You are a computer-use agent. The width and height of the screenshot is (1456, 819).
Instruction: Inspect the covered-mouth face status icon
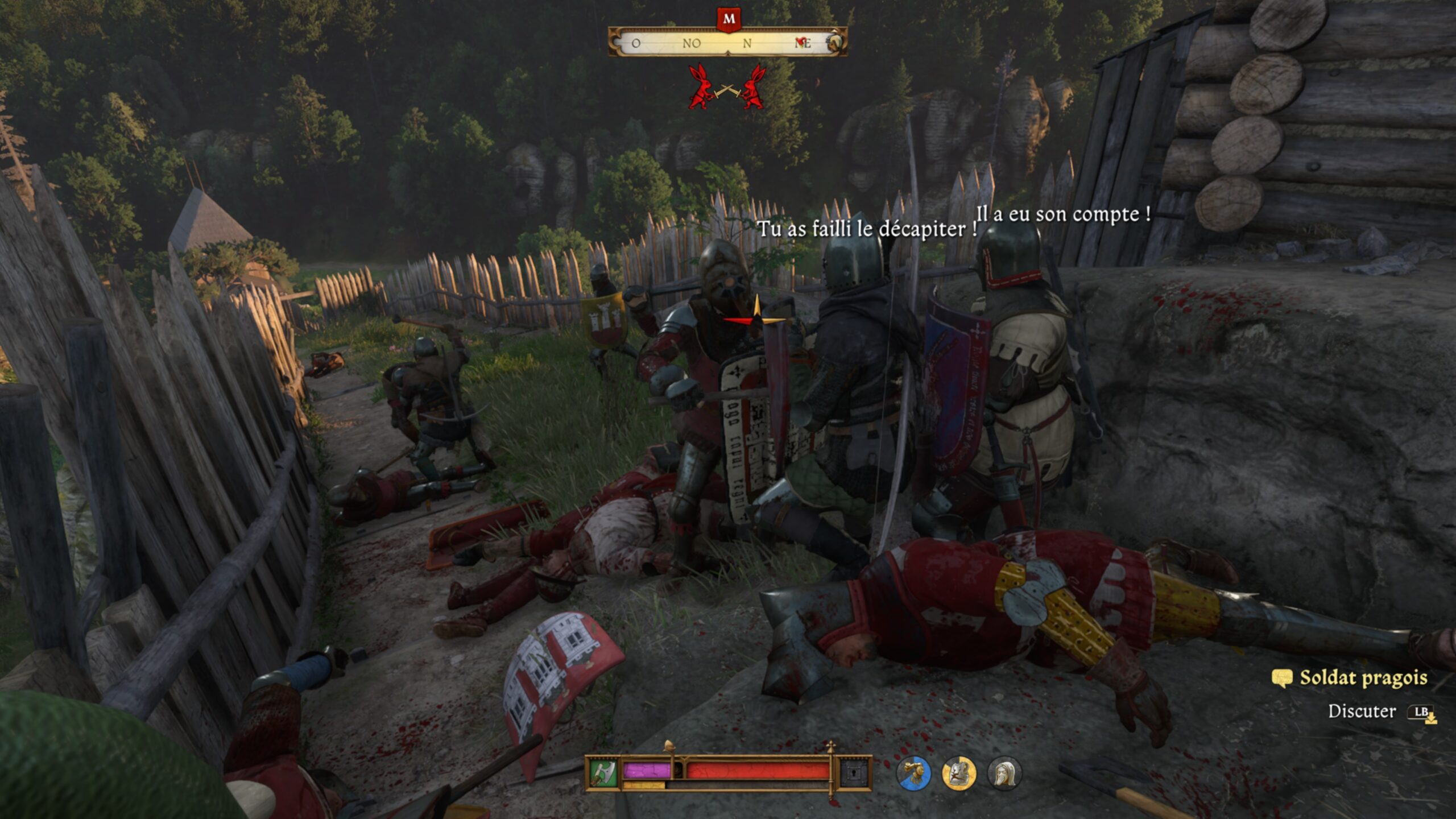click(1004, 773)
